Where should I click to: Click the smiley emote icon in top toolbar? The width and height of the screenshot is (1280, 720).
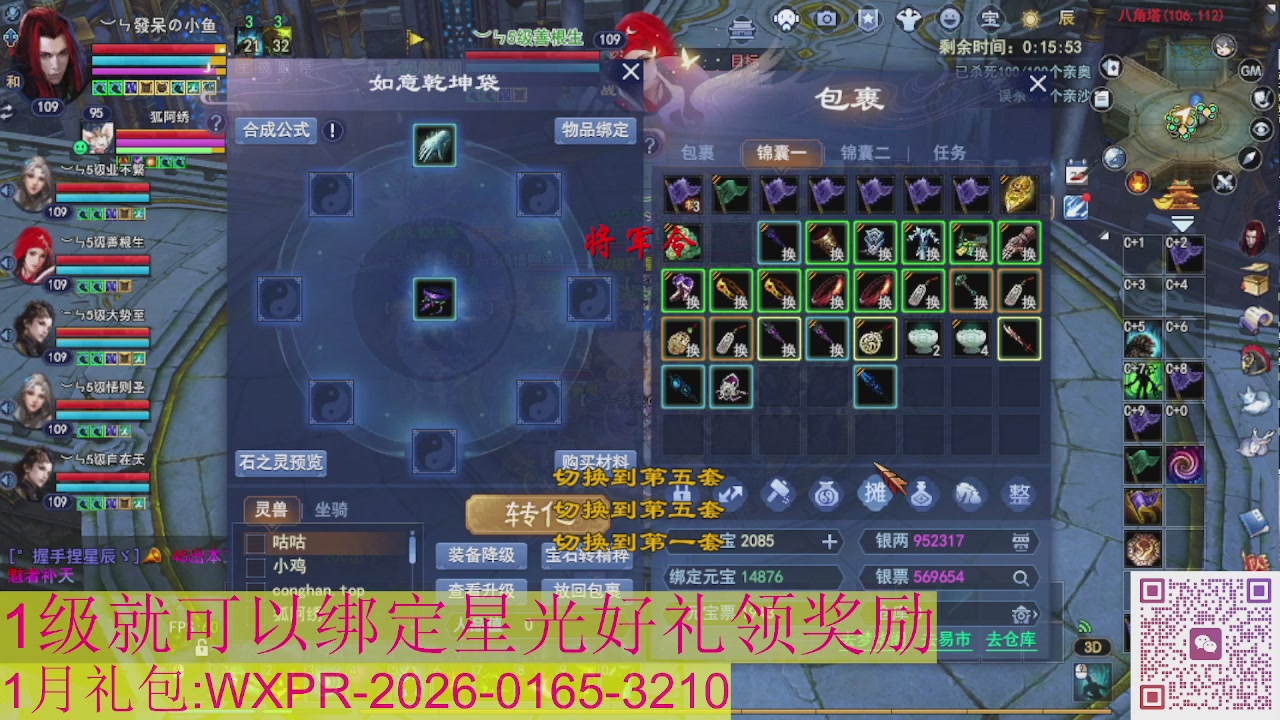click(x=950, y=18)
